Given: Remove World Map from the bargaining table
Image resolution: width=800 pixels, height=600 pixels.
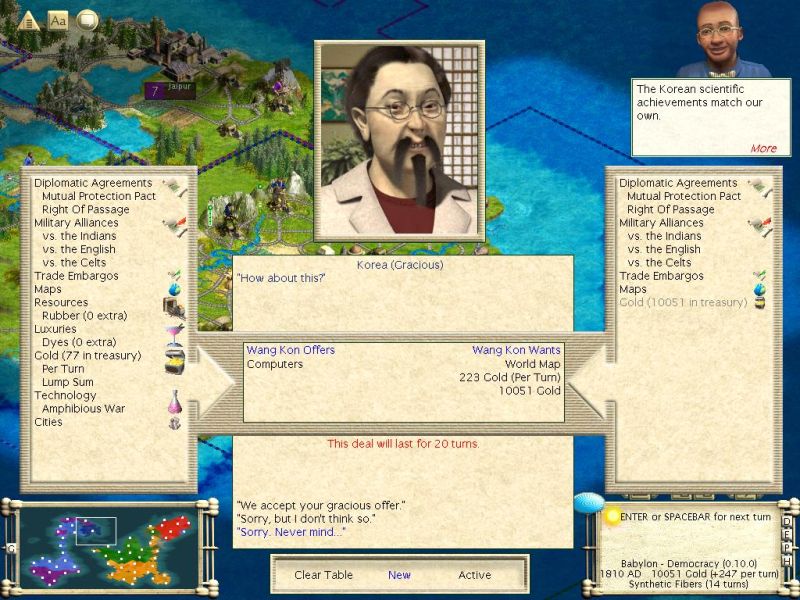Looking at the screenshot, I should pyautogui.click(x=533, y=364).
